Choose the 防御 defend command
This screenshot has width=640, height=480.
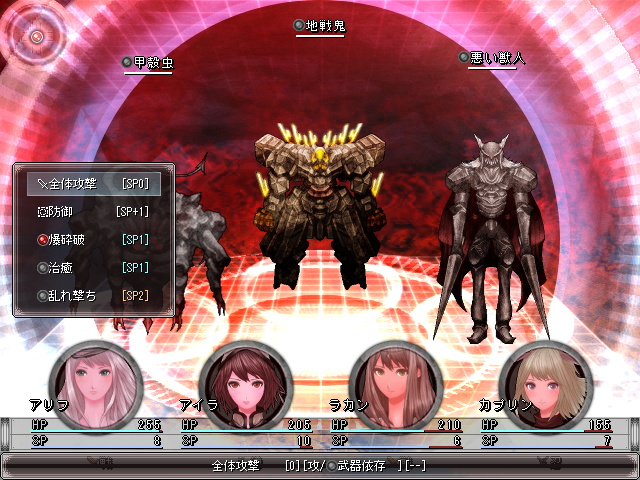[x=92, y=212]
